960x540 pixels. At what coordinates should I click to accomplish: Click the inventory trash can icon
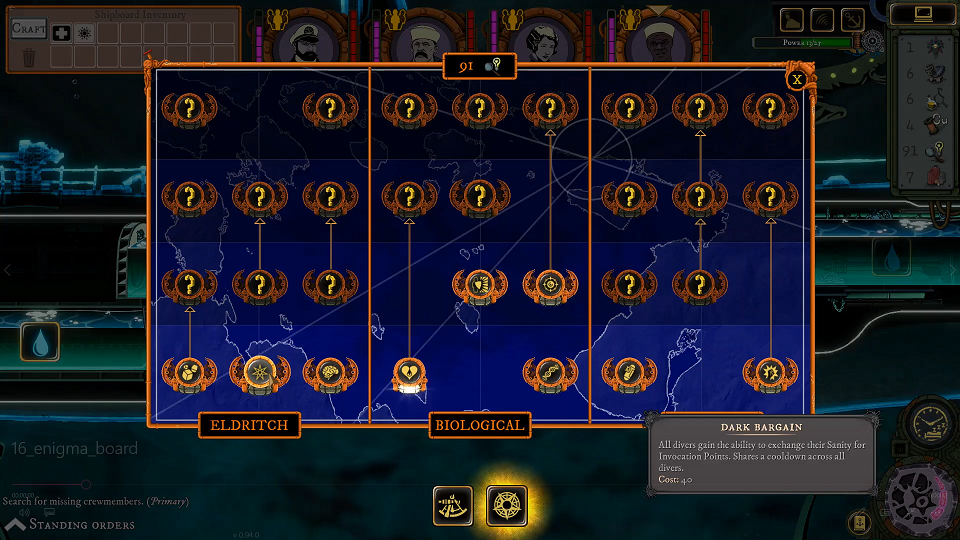(x=29, y=57)
